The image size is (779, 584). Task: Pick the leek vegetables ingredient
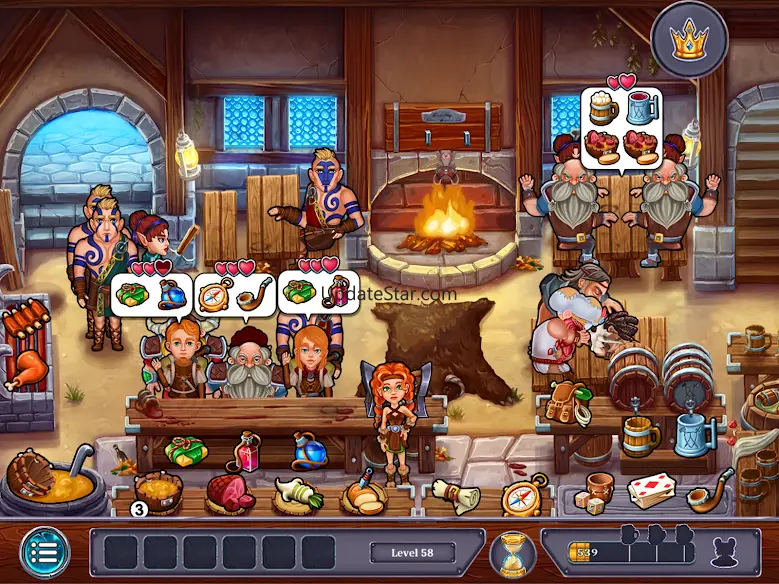pyautogui.click(x=298, y=493)
